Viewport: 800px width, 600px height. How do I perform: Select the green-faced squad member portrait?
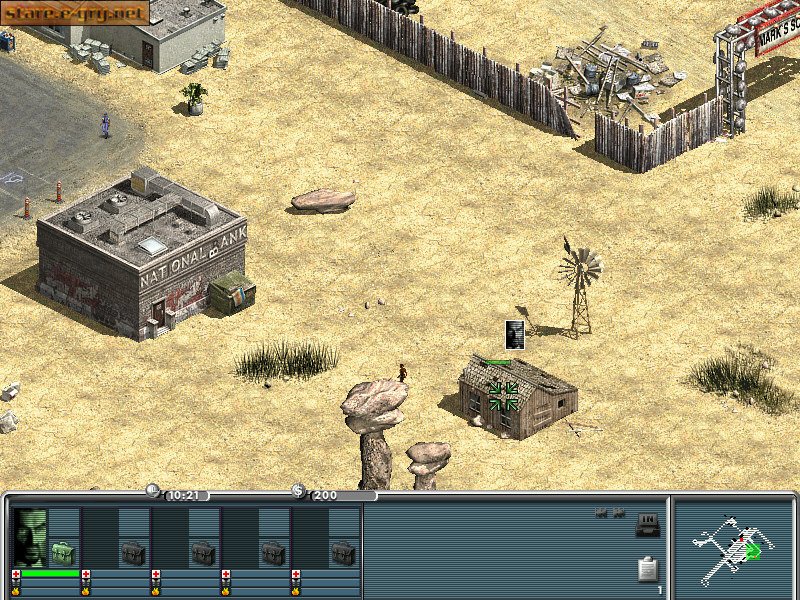31,538
